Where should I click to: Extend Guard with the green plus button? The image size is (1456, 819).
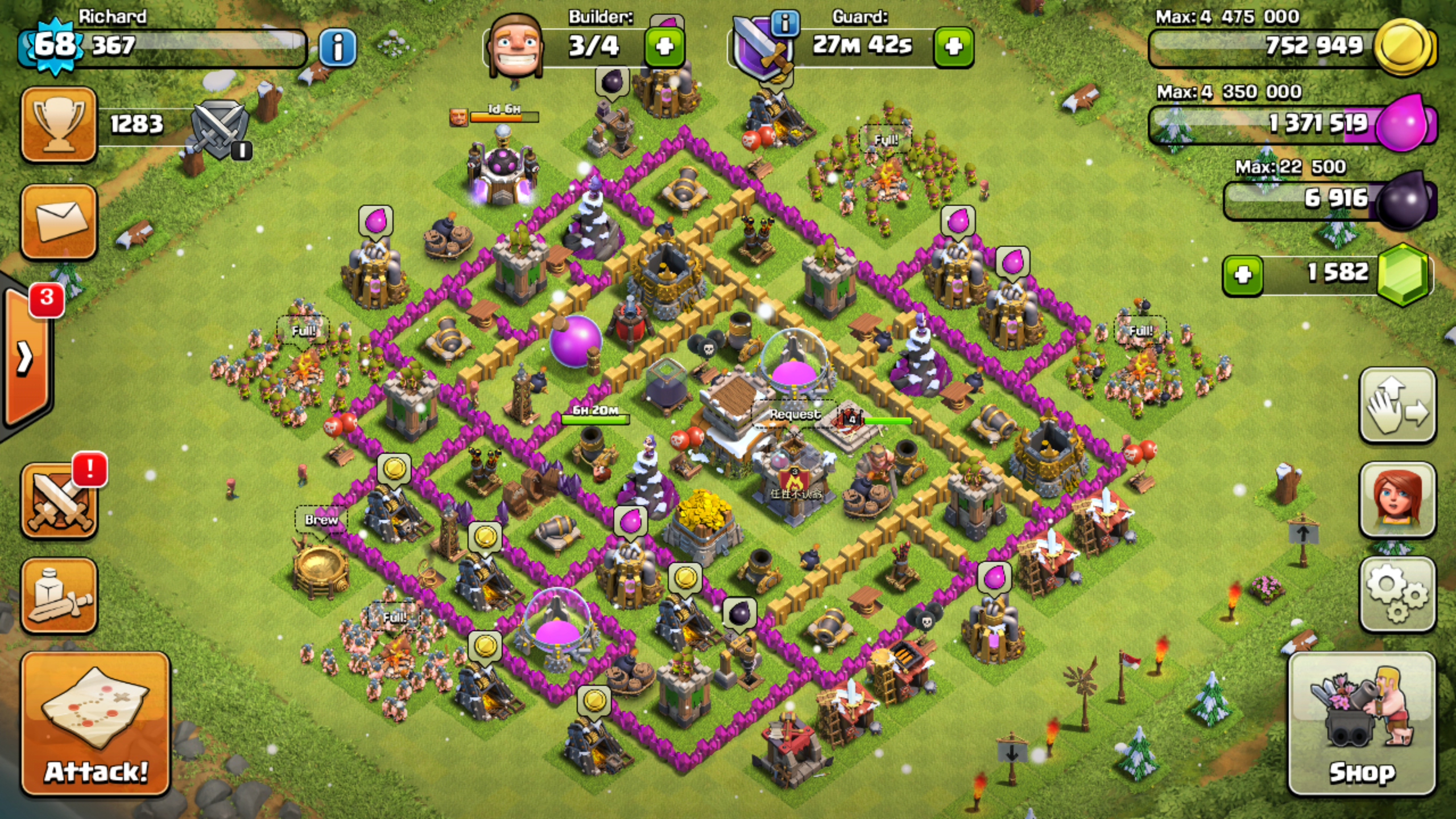point(953,46)
